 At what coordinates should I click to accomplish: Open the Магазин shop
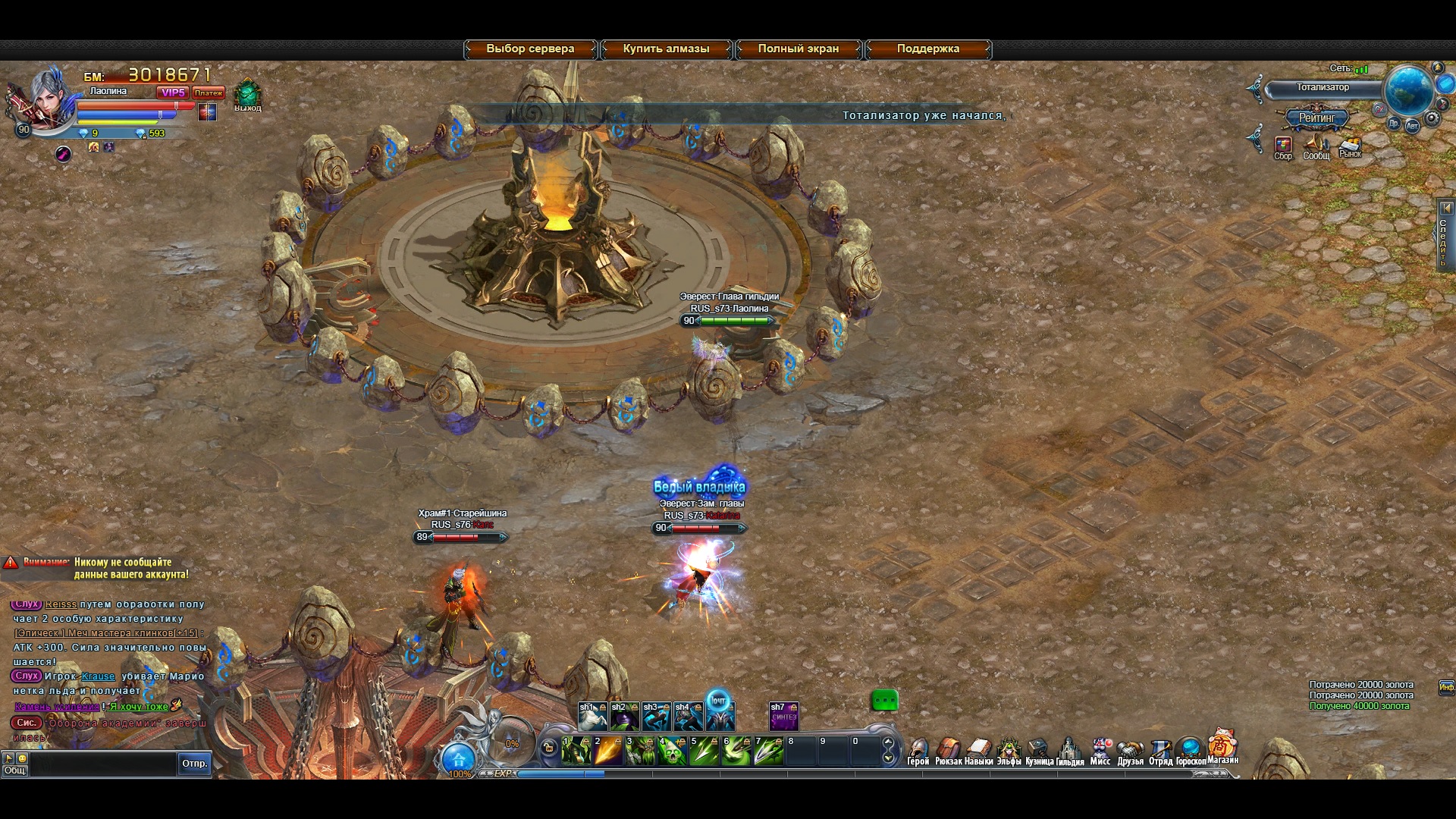(1222, 746)
